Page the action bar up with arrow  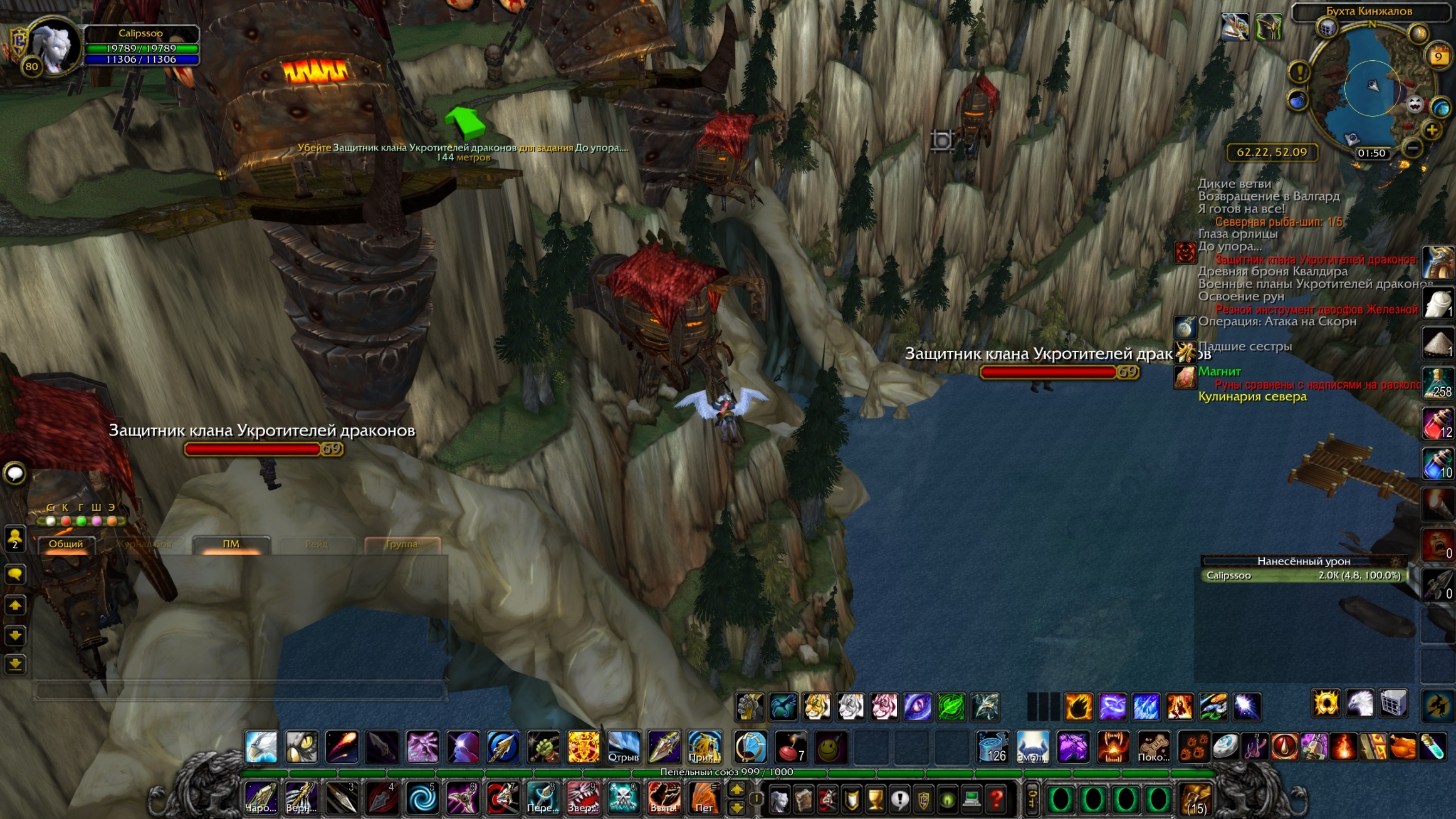coord(736,790)
